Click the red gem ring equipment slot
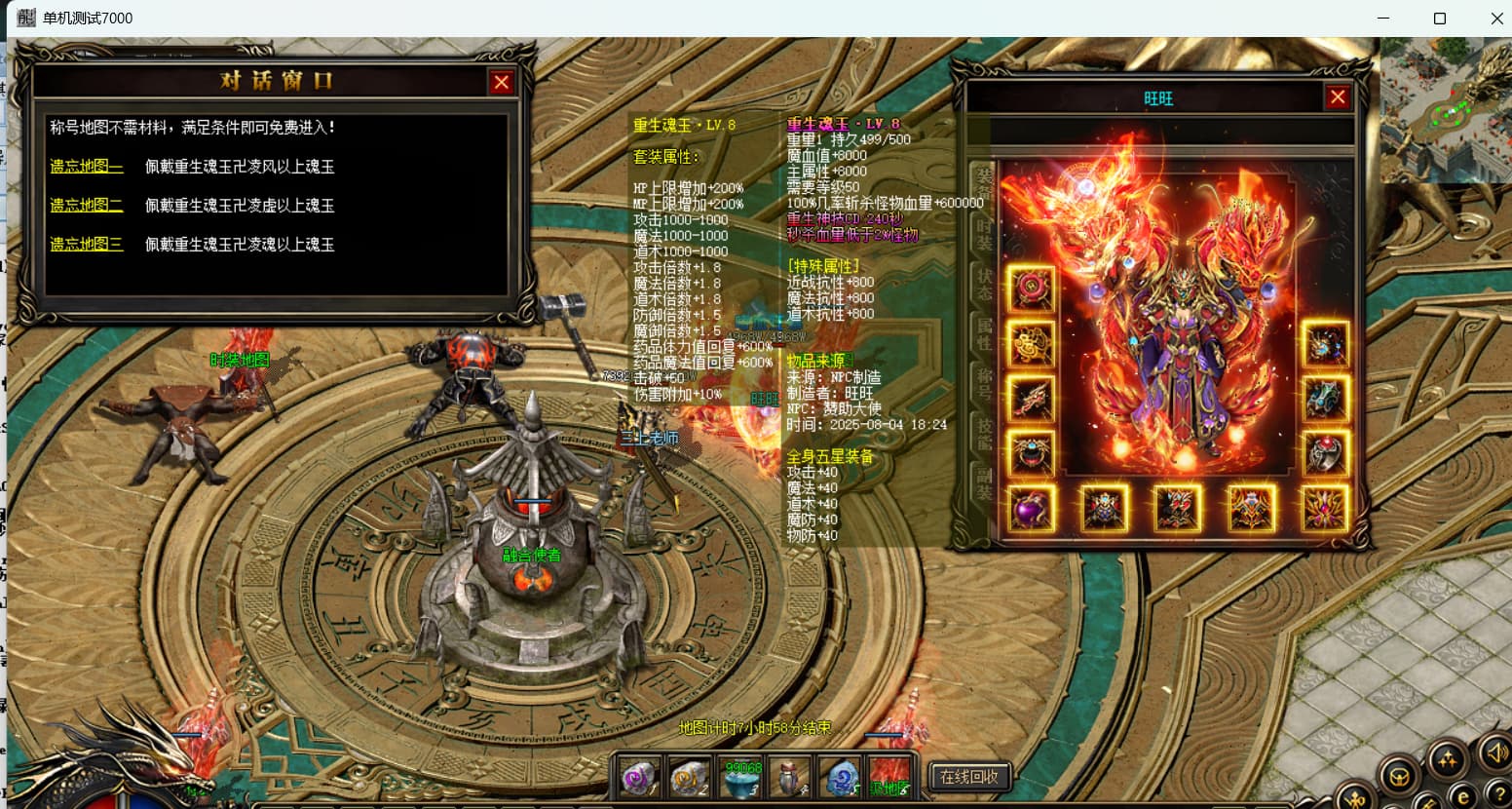1512x809 pixels. [1325, 454]
